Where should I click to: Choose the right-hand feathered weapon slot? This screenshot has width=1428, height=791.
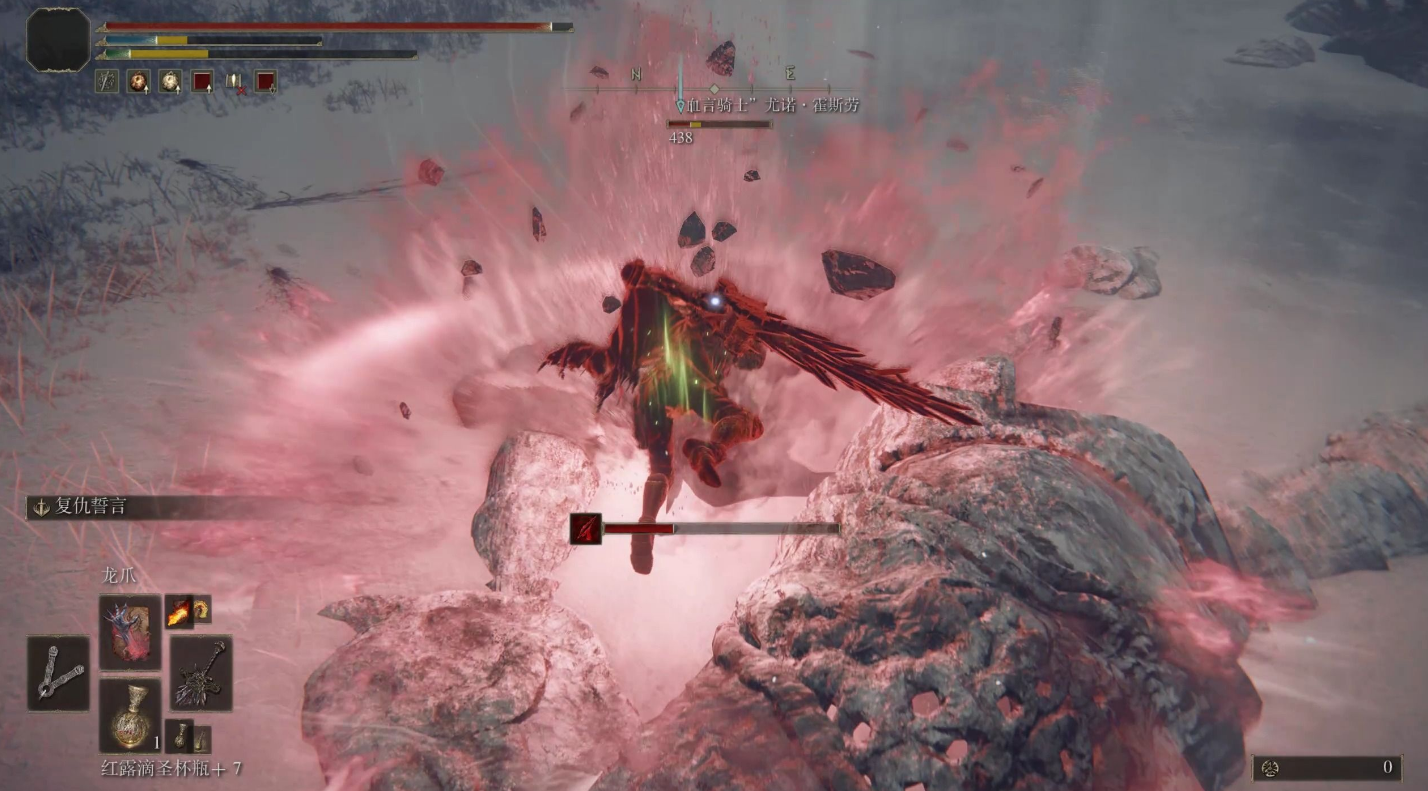click(201, 673)
